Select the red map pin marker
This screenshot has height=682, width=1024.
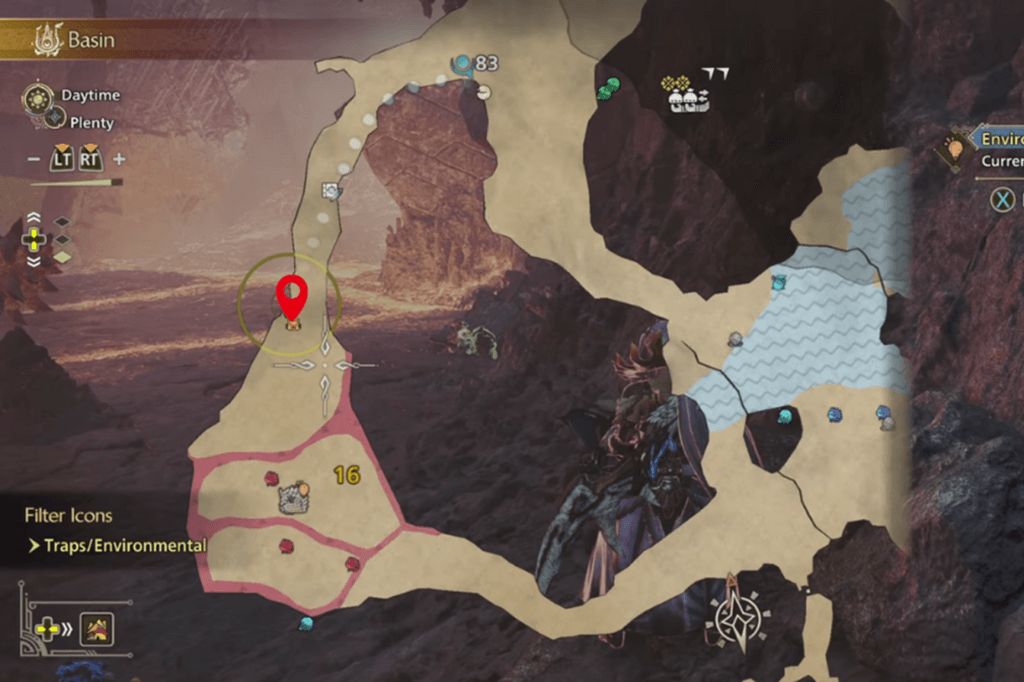pyautogui.click(x=291, y=293)
